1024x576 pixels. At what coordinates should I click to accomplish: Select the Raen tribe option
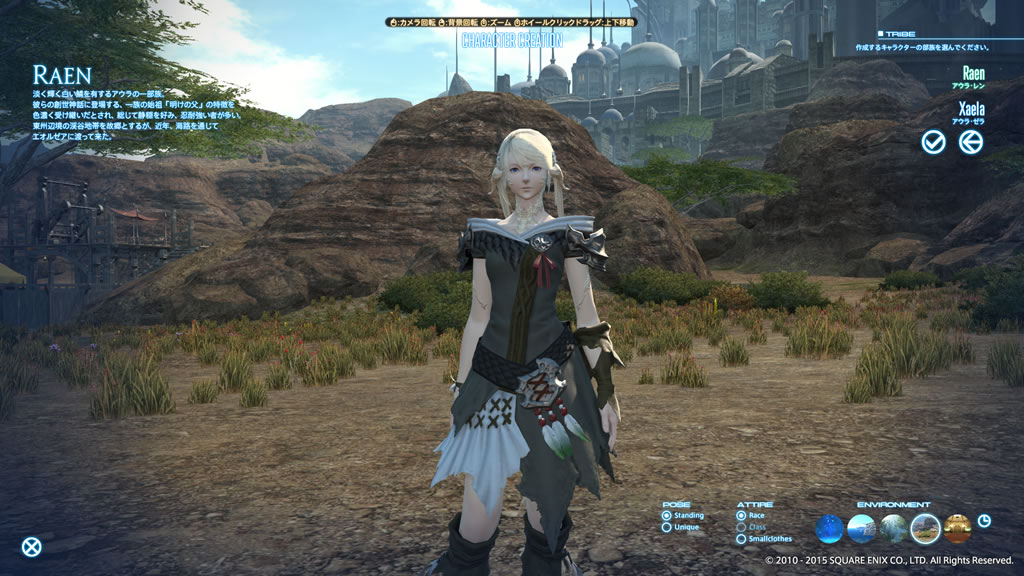click(x=972, y=74)
